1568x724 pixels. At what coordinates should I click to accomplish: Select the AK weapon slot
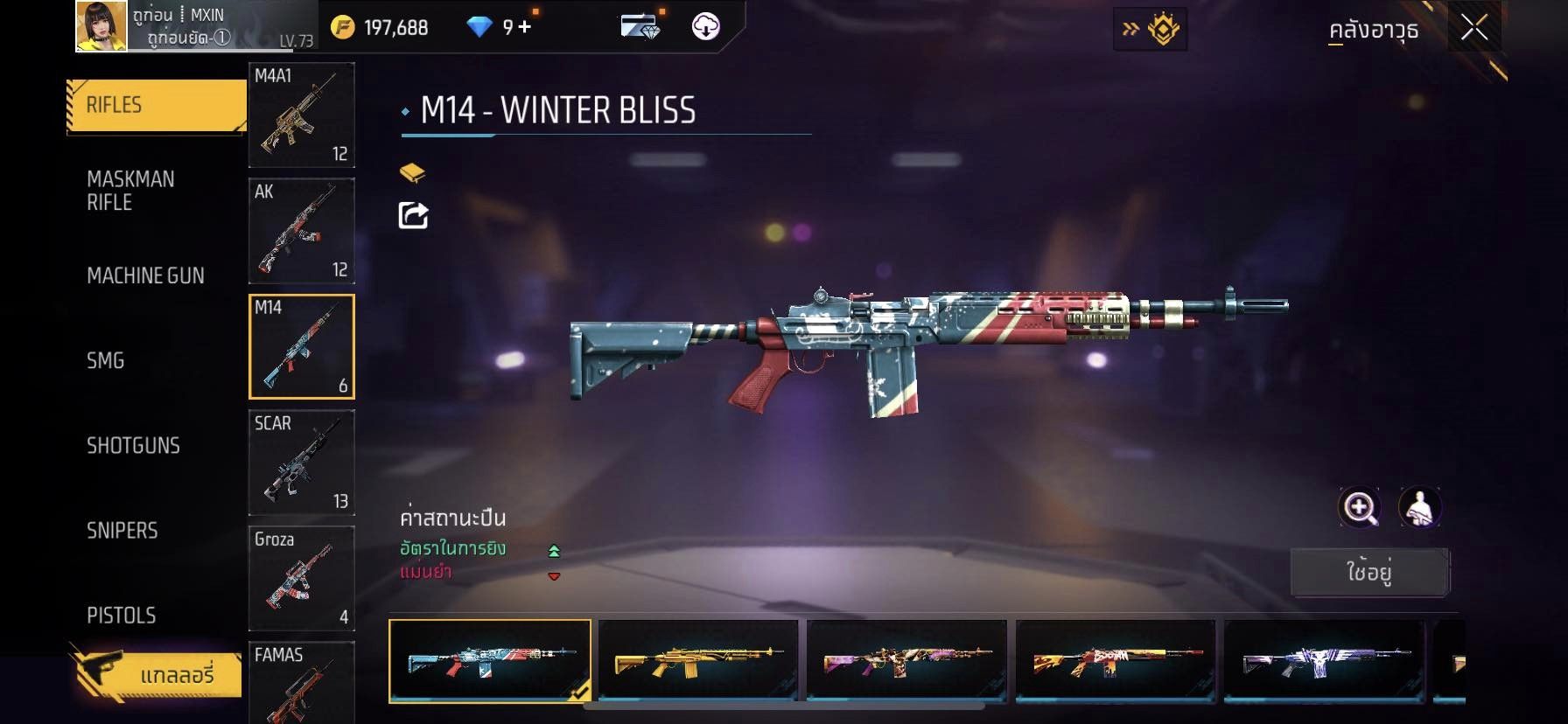pyautogui.click(x=301, y=231)
